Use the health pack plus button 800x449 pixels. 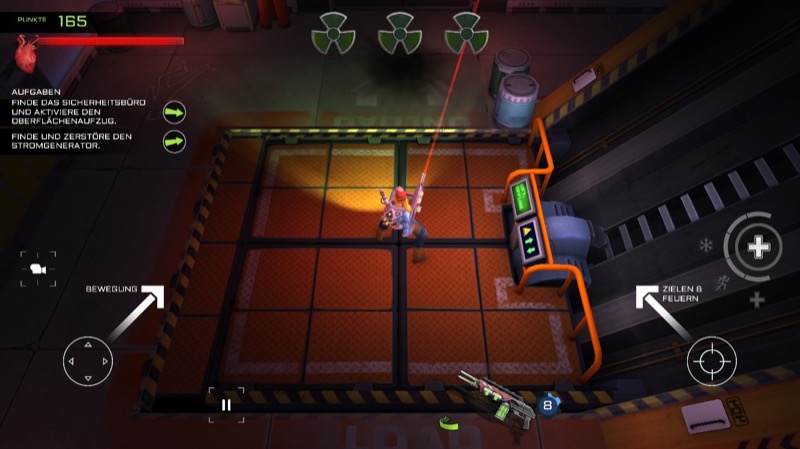point(760,245)
